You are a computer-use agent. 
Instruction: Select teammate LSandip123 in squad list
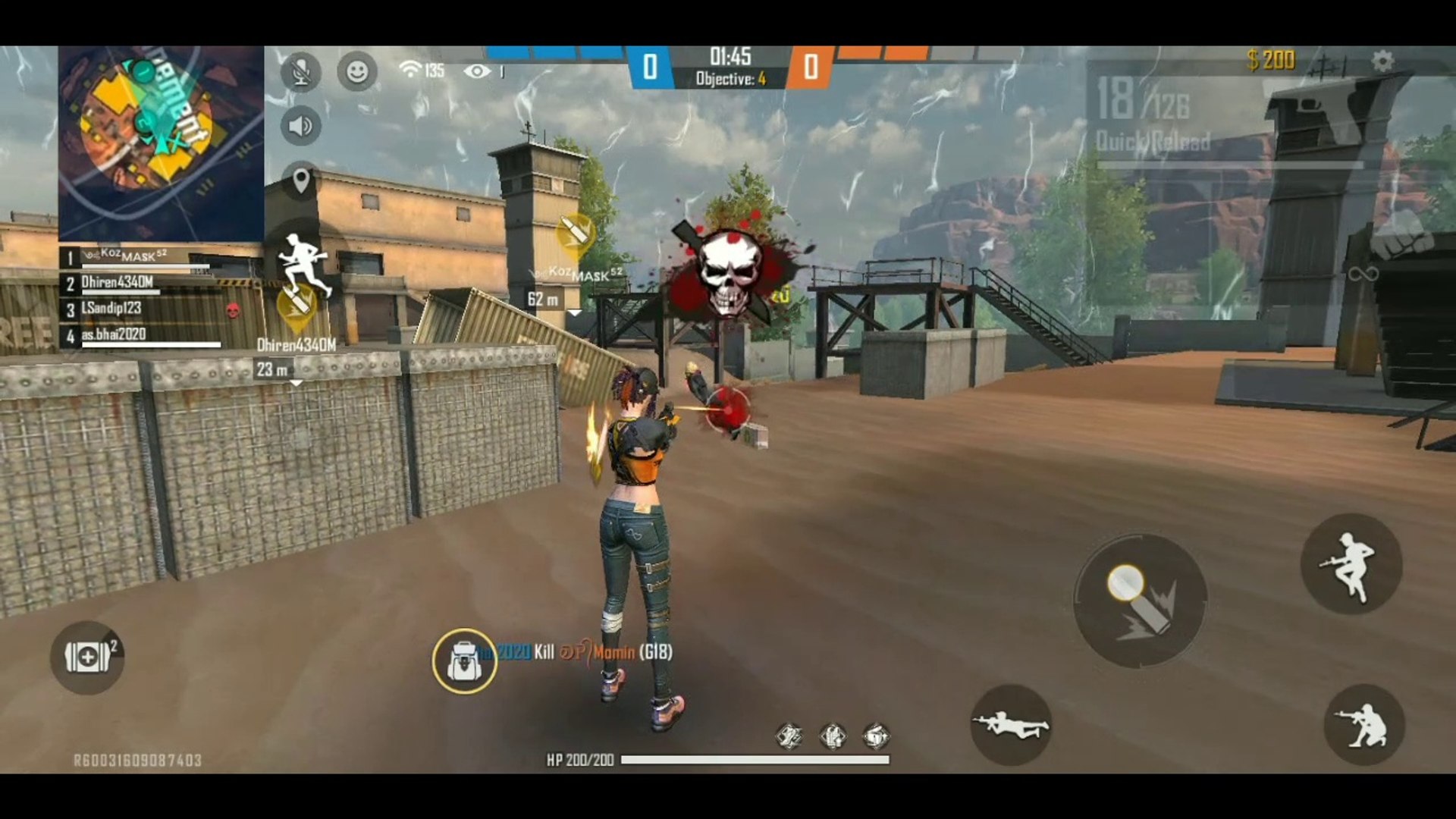(x=112, y=309)
